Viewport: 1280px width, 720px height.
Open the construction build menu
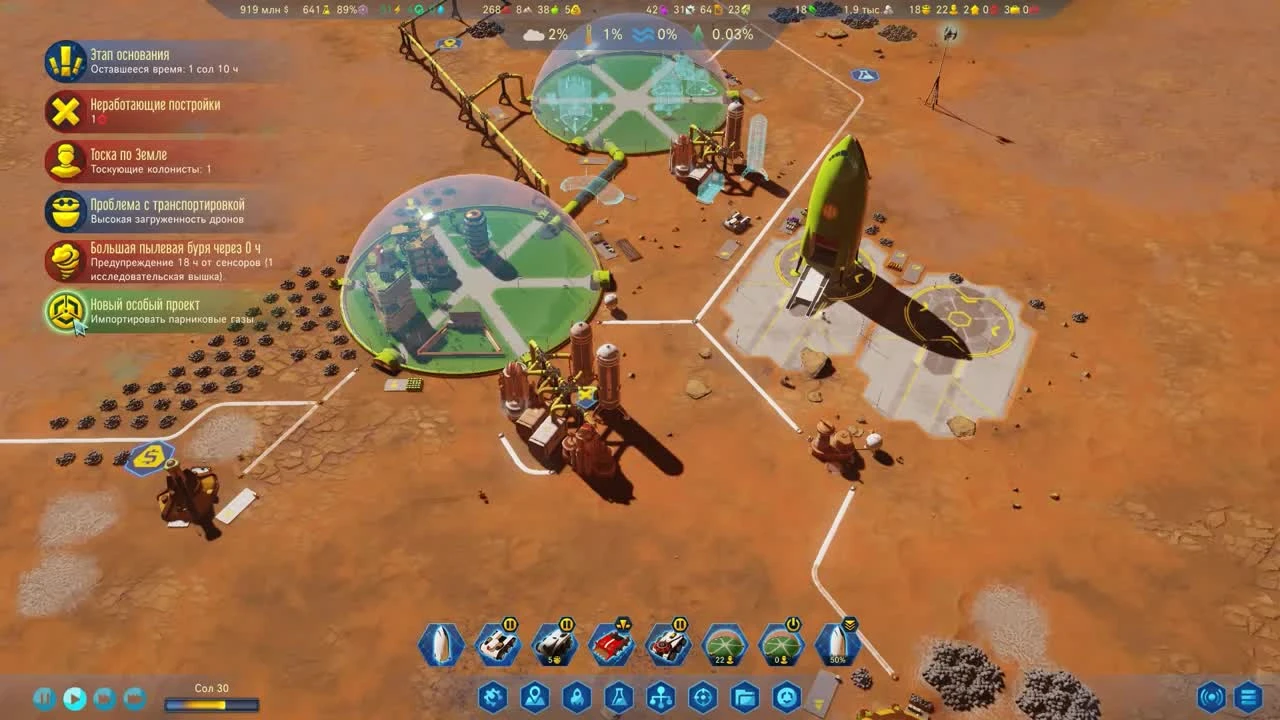point(491,698)
